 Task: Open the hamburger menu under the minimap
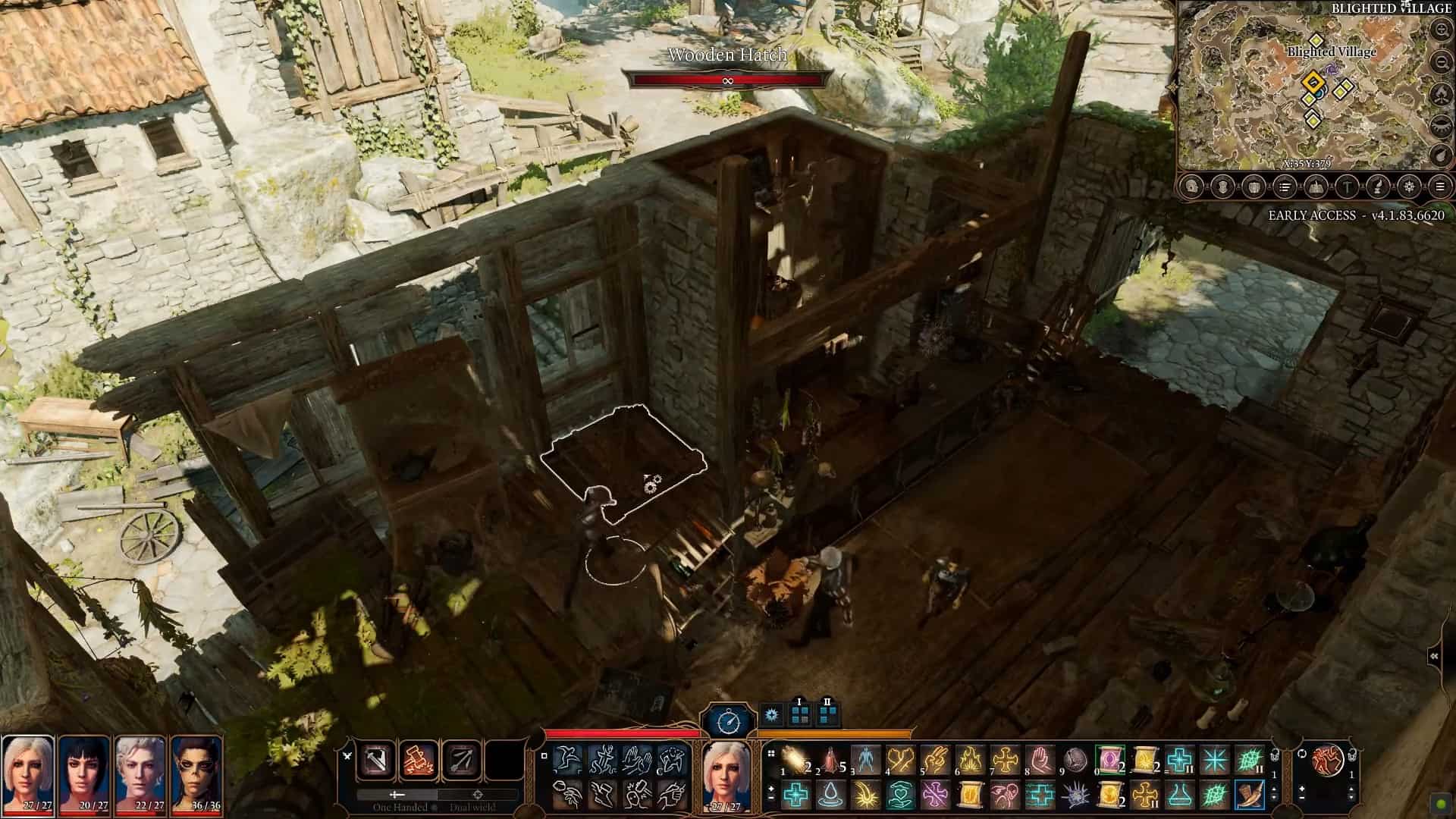click(x=1441, y=187)
